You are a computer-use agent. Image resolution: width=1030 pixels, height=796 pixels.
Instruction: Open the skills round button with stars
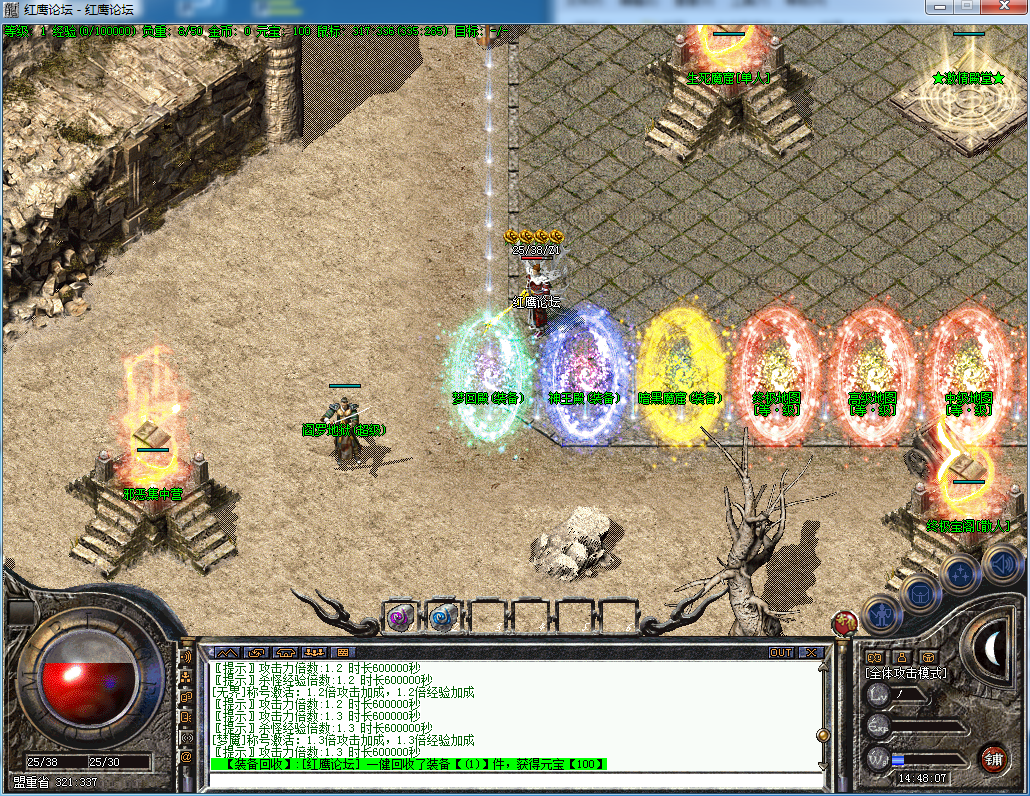point(960,574)
